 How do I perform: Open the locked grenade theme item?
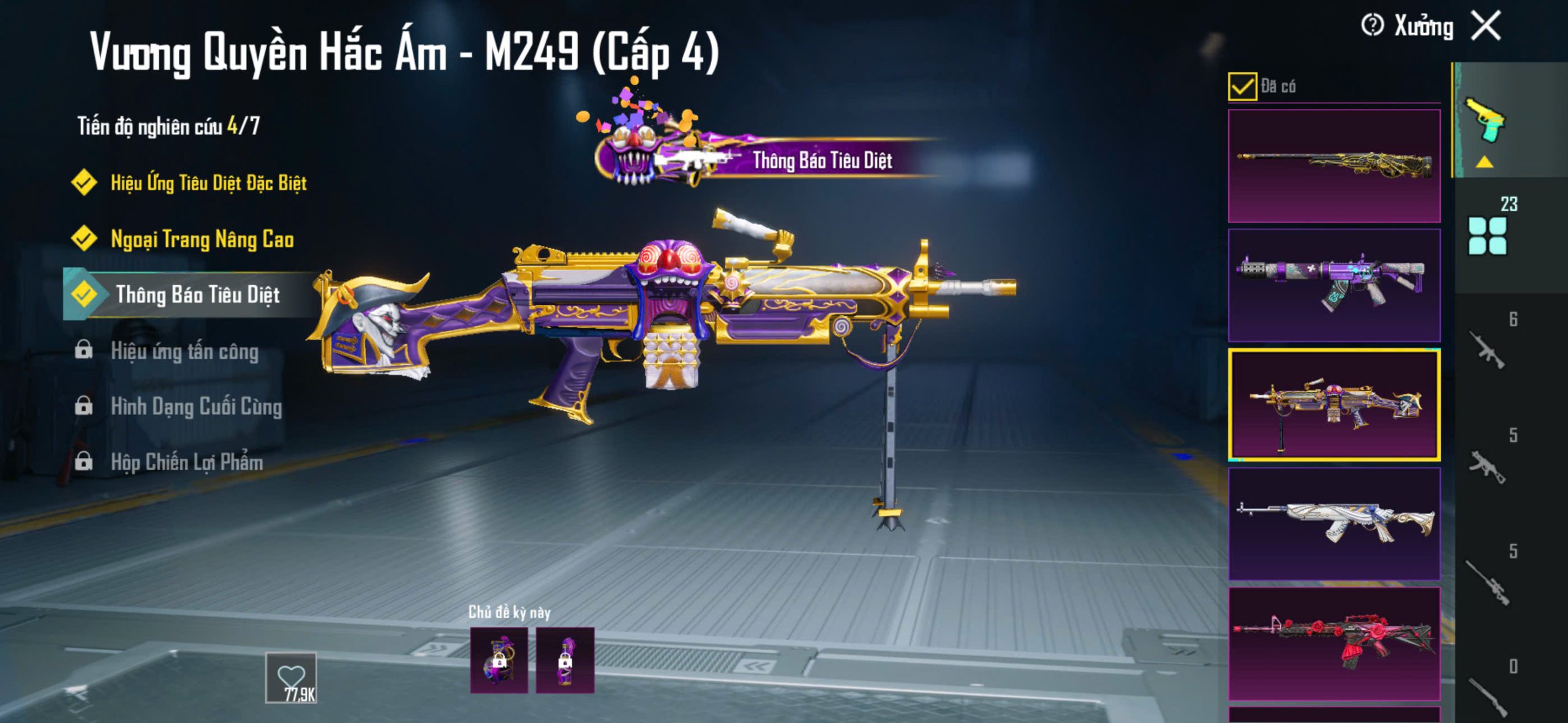499,660
